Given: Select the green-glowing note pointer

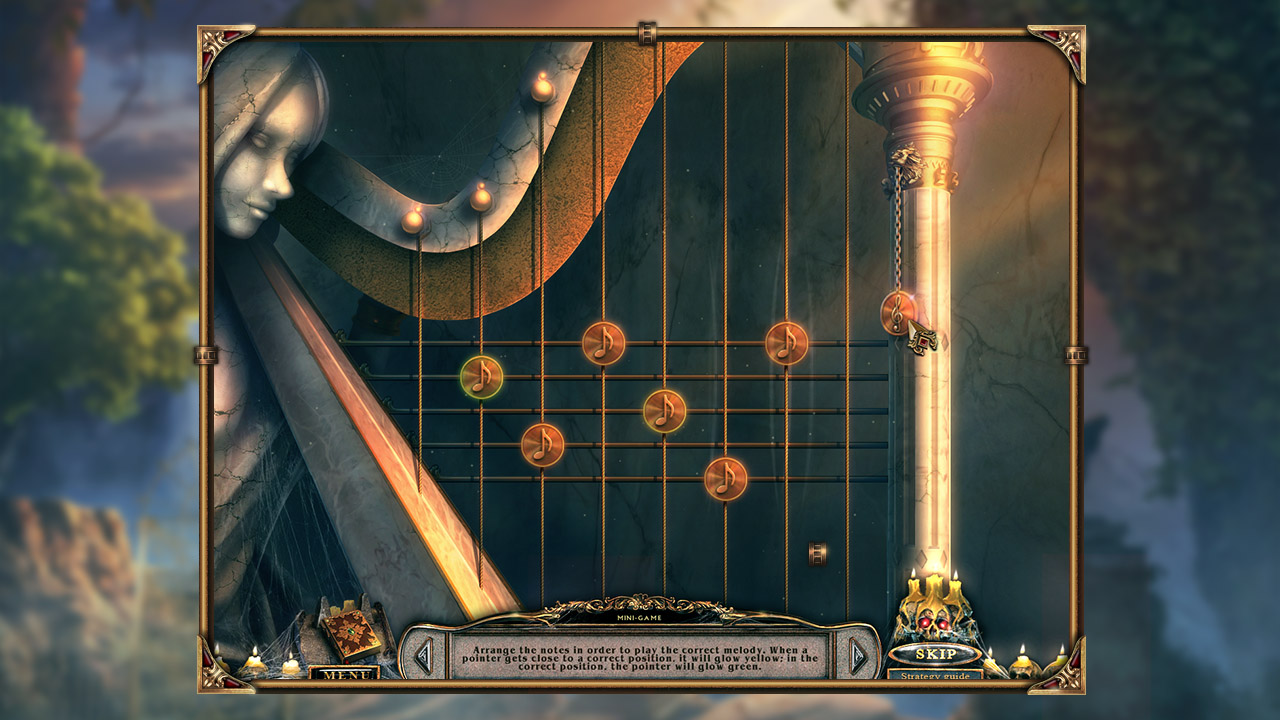Looking at the screenshot, I should (x=483, y=377).
